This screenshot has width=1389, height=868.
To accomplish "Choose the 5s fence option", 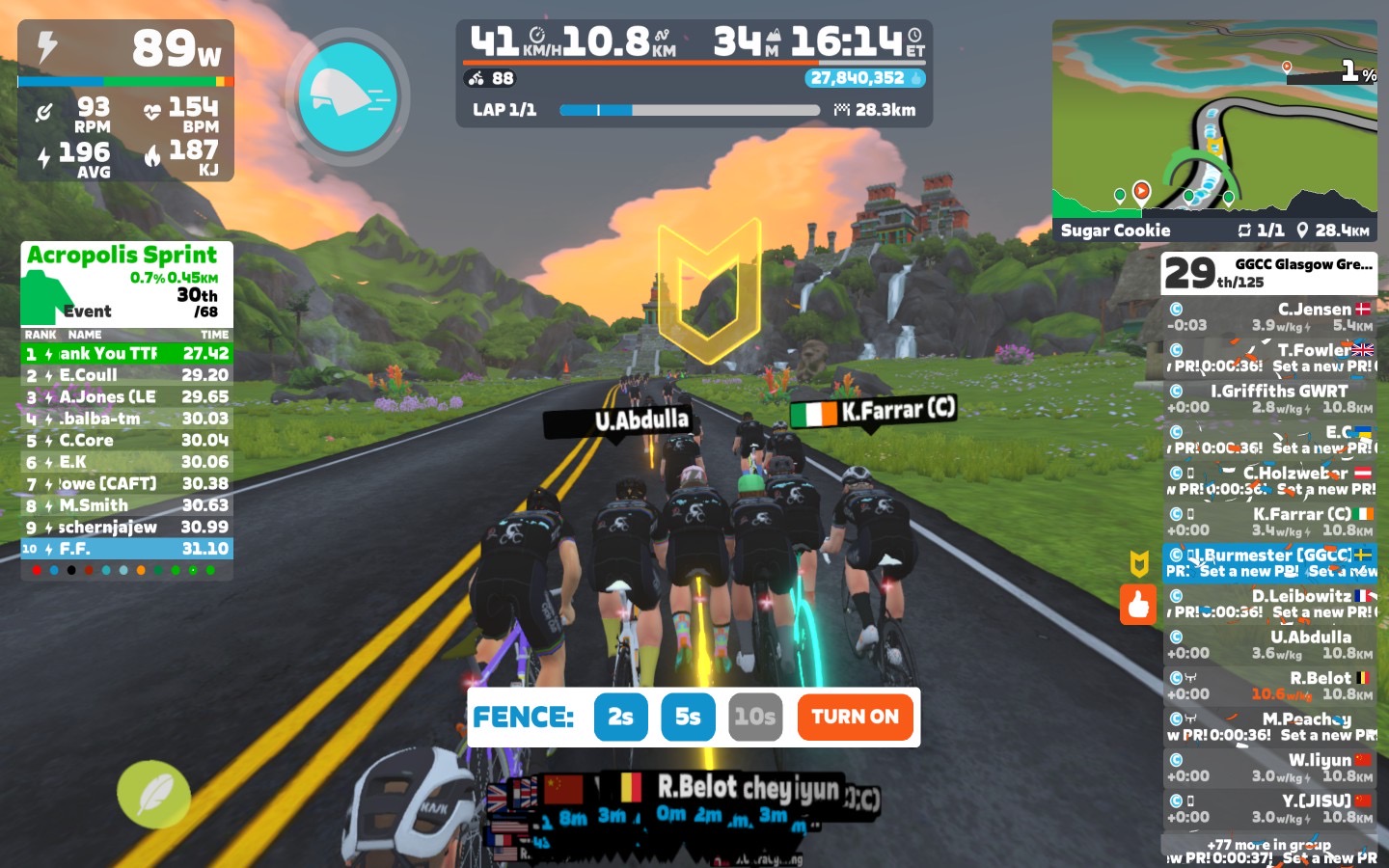I will tap(688, 717).
